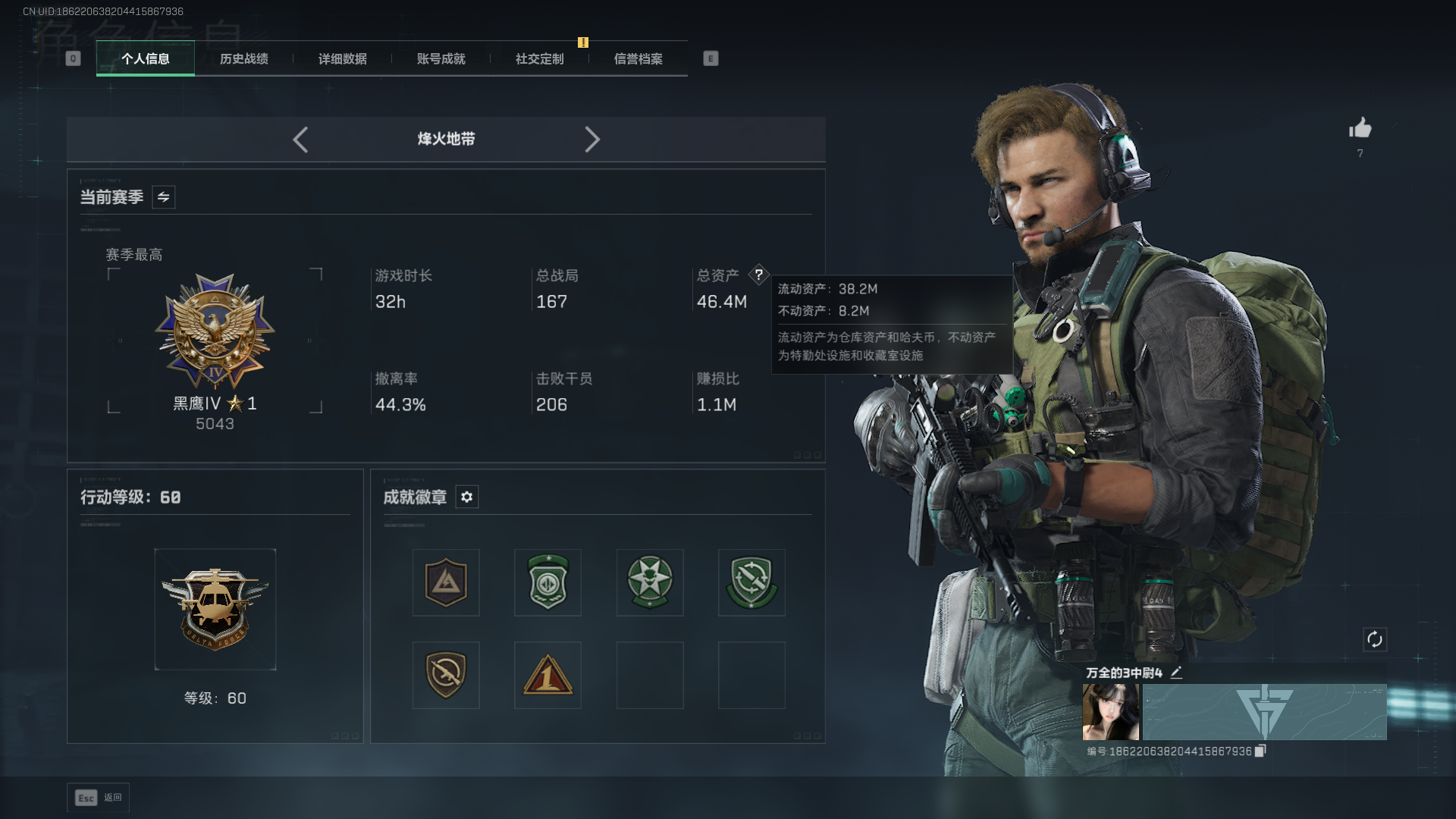This screenshot has height=819, width=1456.
Task: Inspect the 黑鹰IV season rank emblem
Action: [x=215, y=331]
